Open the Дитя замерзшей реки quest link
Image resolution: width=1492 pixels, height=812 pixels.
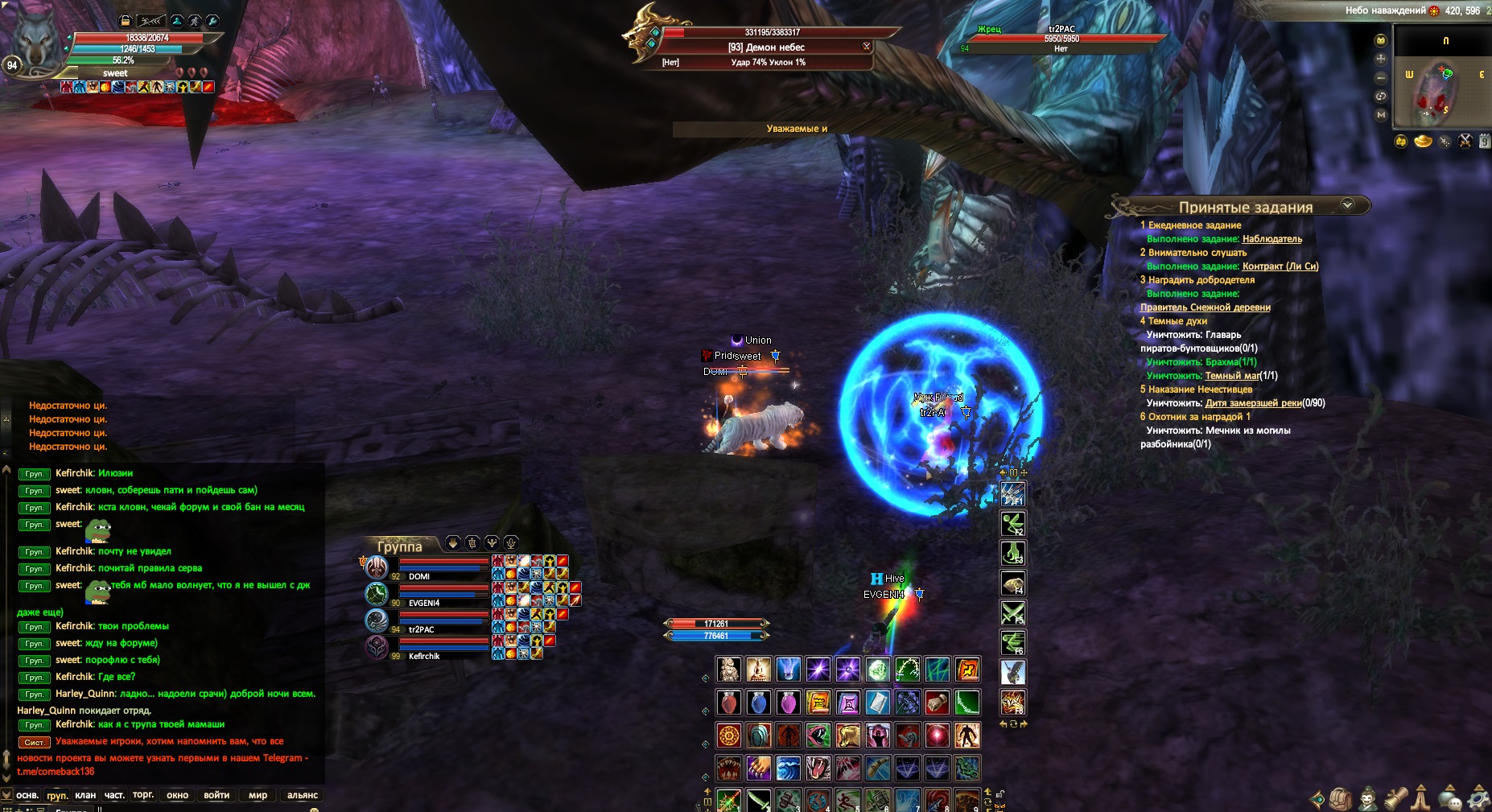coord(1253,403)
